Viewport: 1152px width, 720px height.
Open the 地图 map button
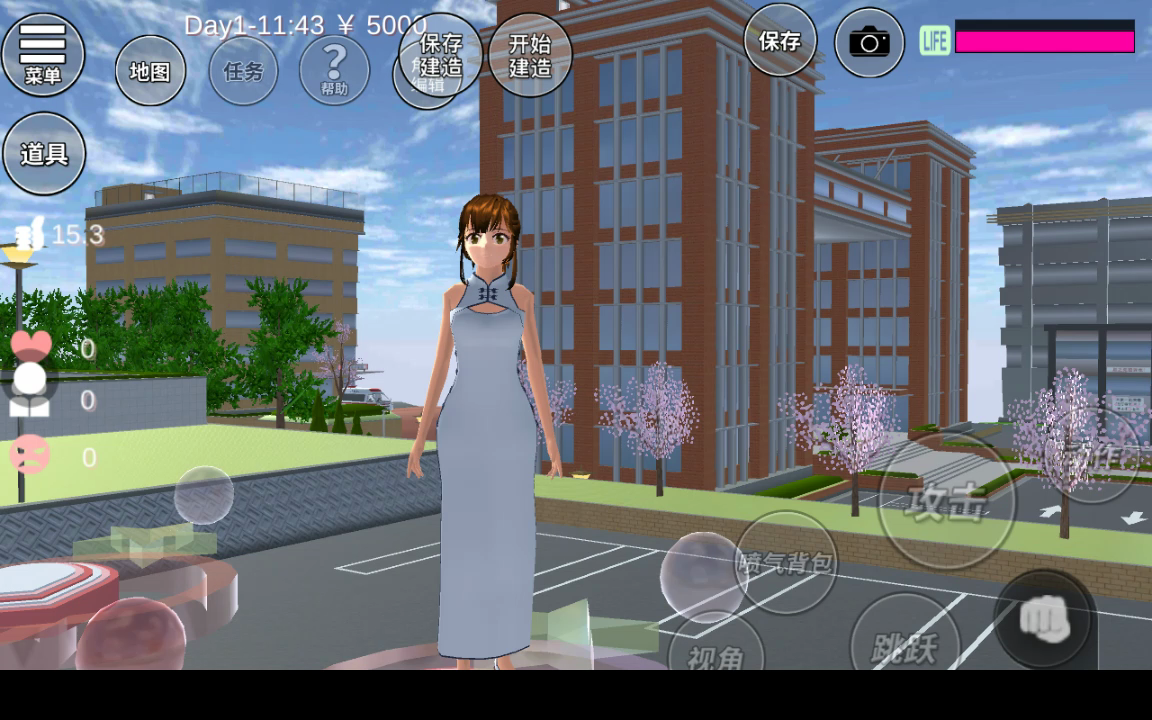coord(150,71)
